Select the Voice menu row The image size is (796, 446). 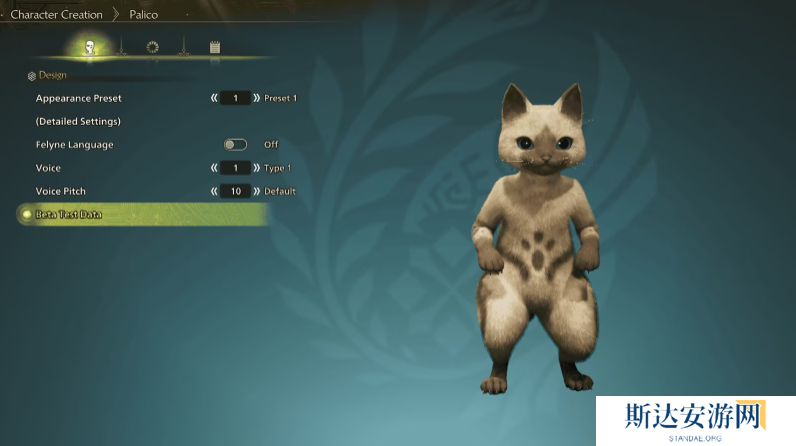(x=49, y=167)
